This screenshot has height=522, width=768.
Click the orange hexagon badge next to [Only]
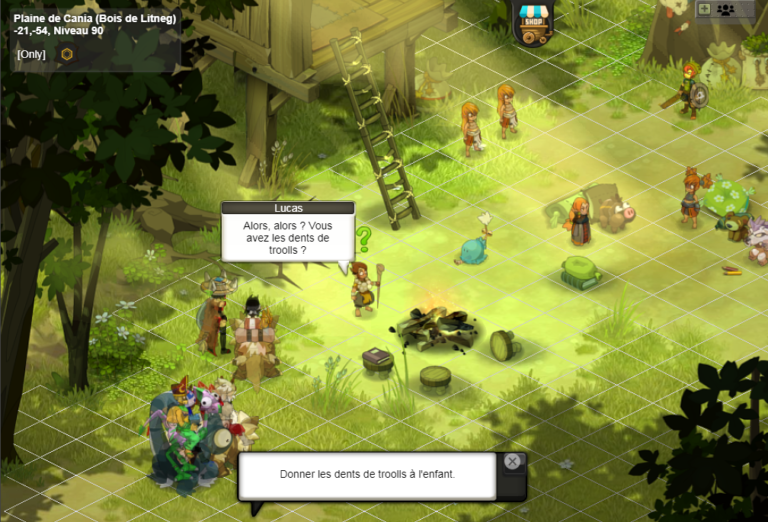coord(67,54)
